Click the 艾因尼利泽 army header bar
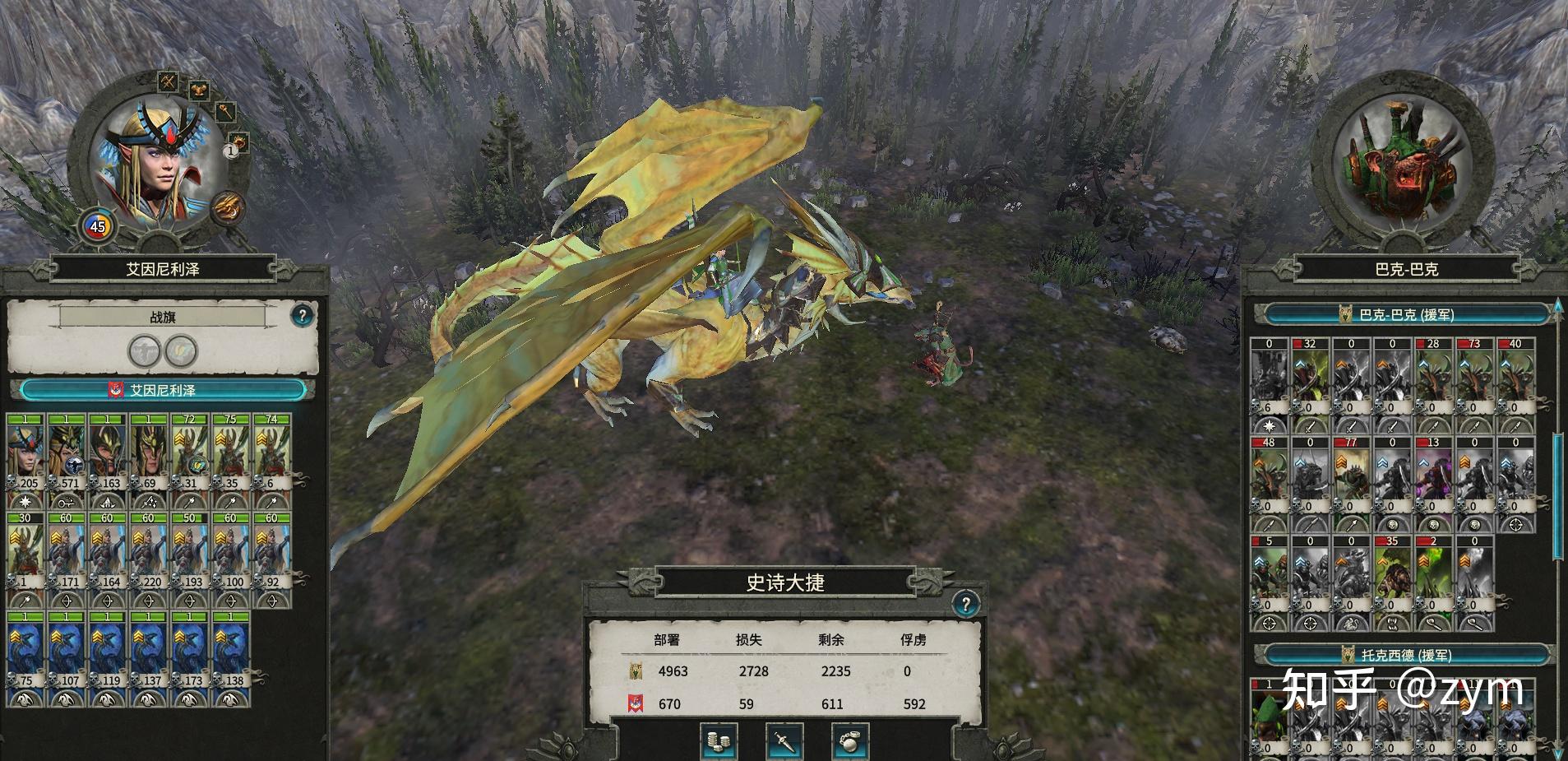The height and width of the screenshot is (761, 1568). (163, 390)
